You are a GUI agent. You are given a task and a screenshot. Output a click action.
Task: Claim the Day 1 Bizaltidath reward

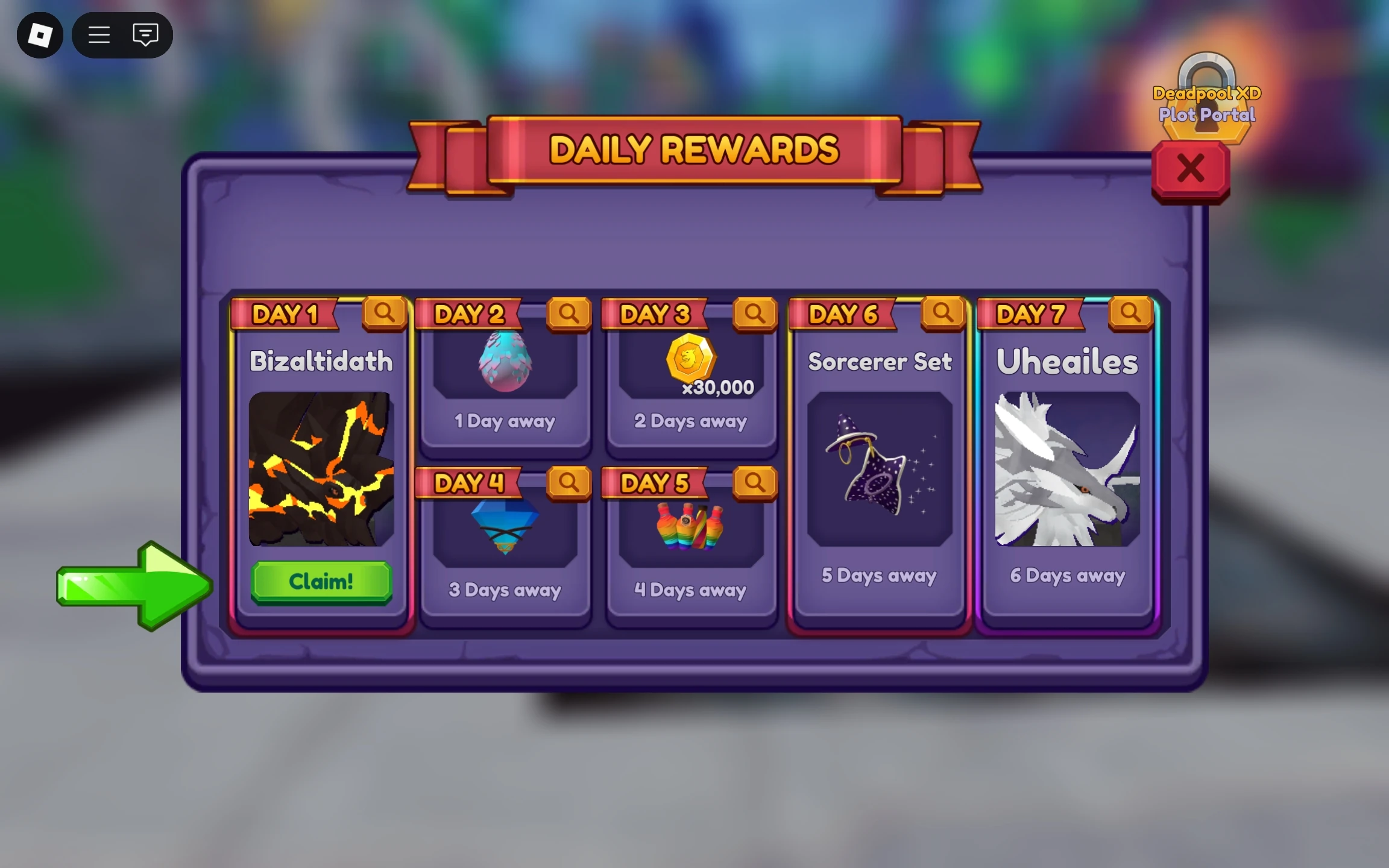click(x=321, y=580)
